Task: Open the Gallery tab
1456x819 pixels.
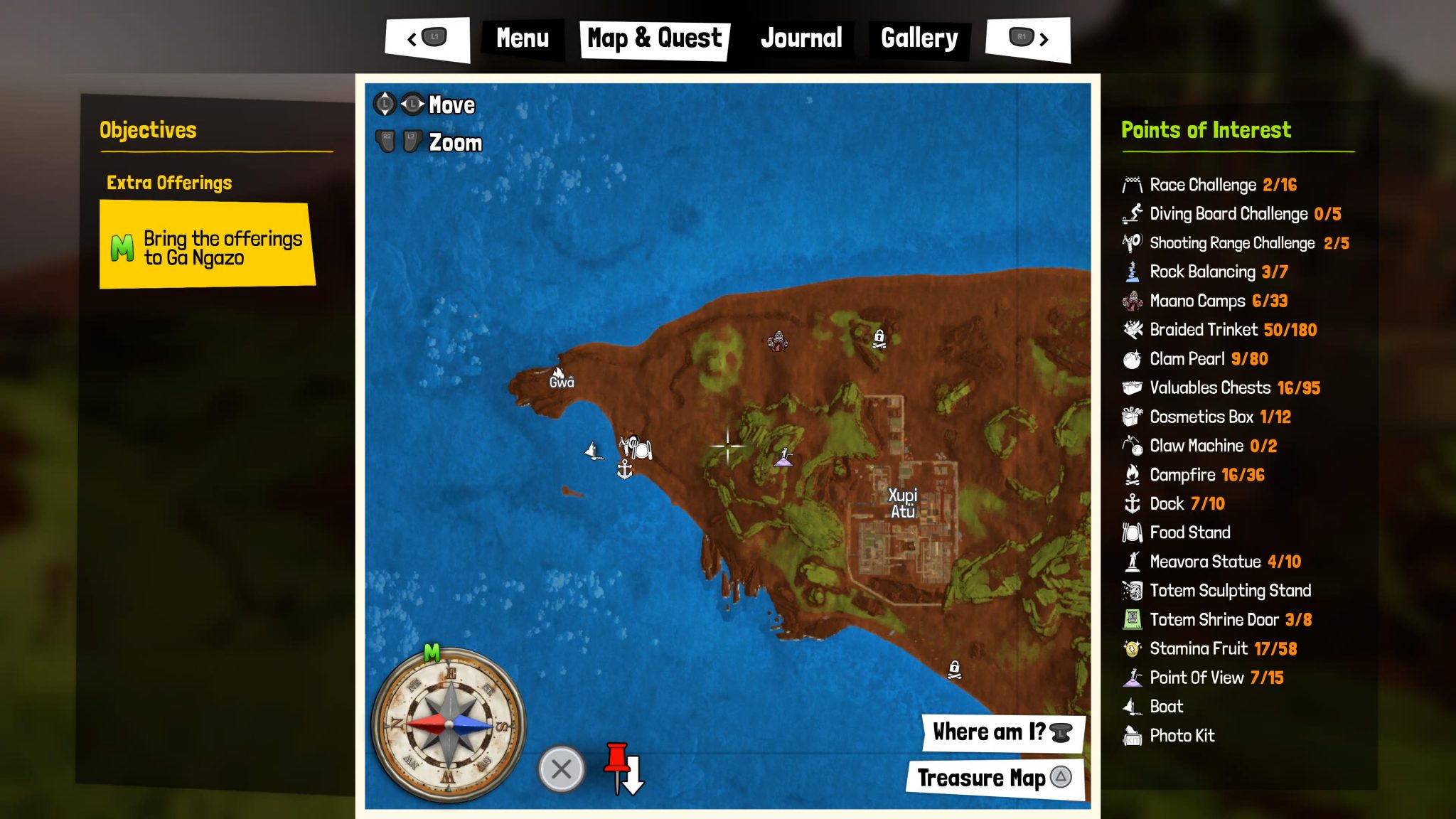Action: coord(919,38)
